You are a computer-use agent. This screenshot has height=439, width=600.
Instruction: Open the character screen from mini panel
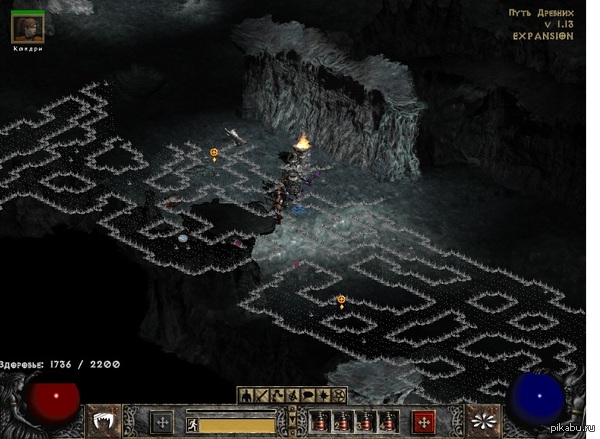point(244,396)
